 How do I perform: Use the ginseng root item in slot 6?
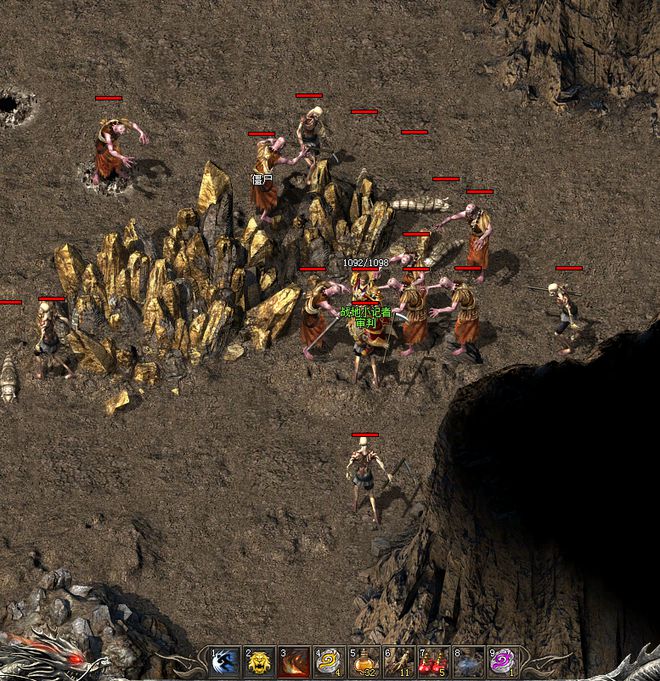(399, 662)
